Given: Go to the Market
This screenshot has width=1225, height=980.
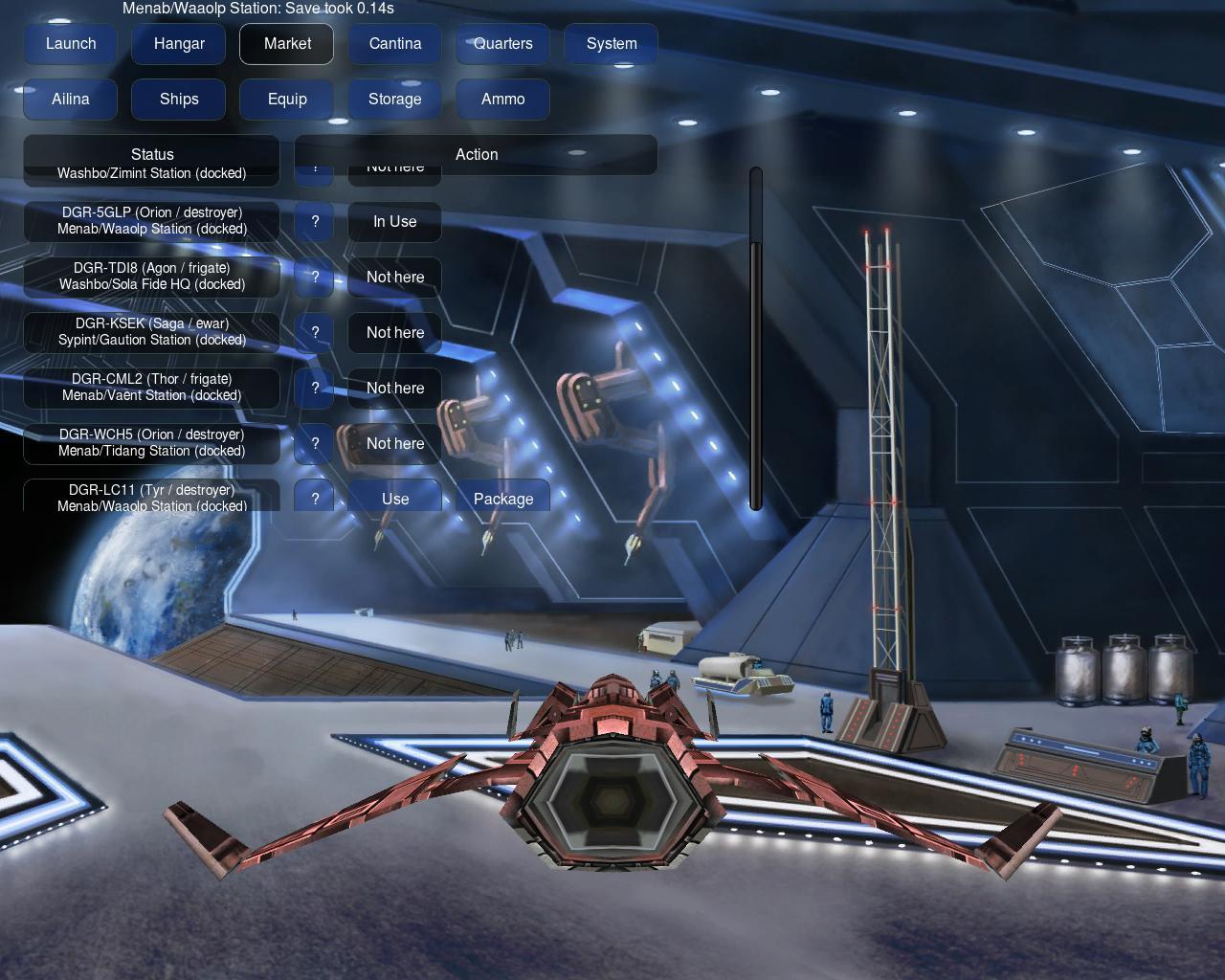Looking at the screenshot, I should click(287, 44).
